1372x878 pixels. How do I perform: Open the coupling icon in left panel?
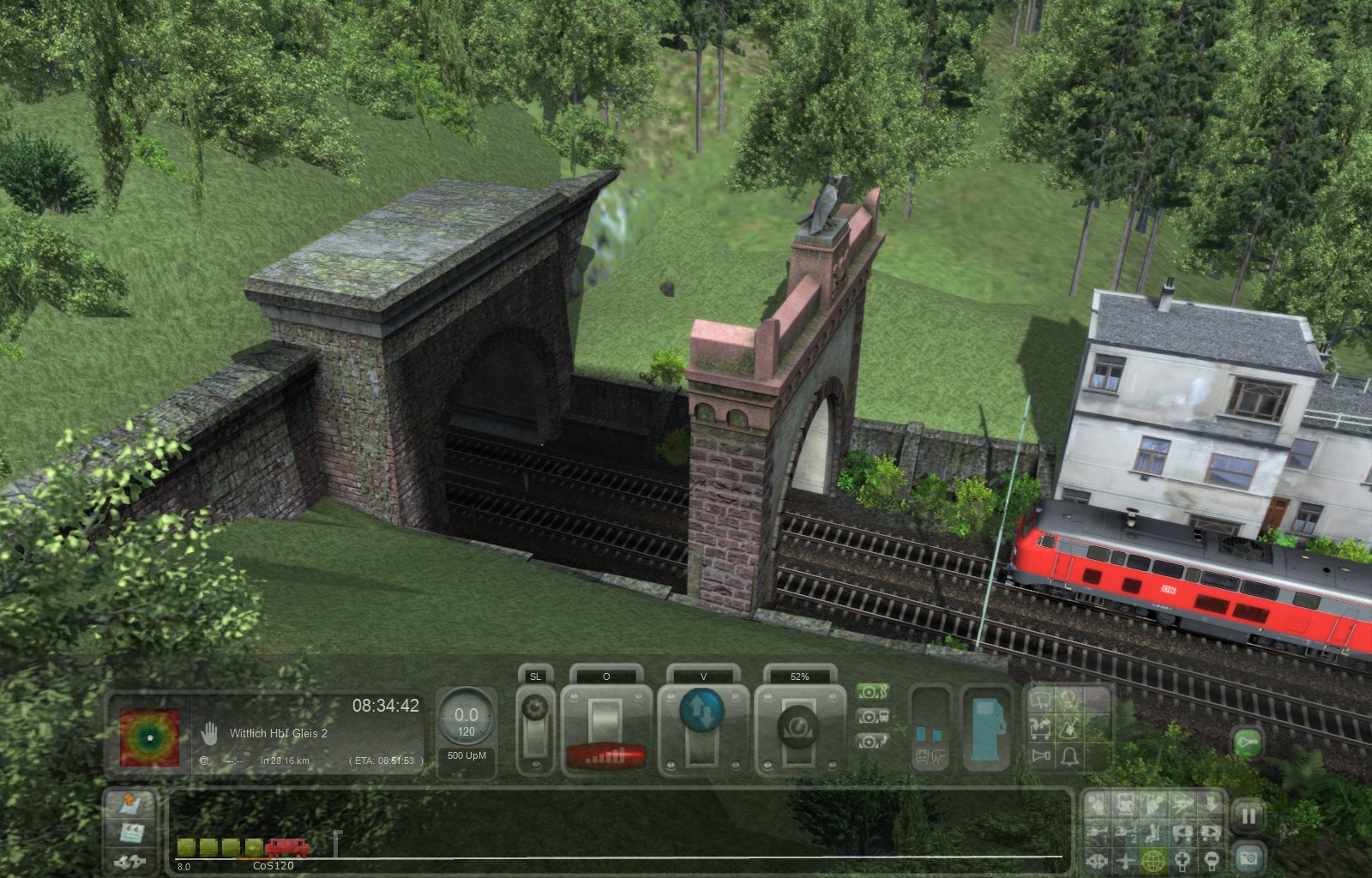pyautogui.click(x=129, y=861)
